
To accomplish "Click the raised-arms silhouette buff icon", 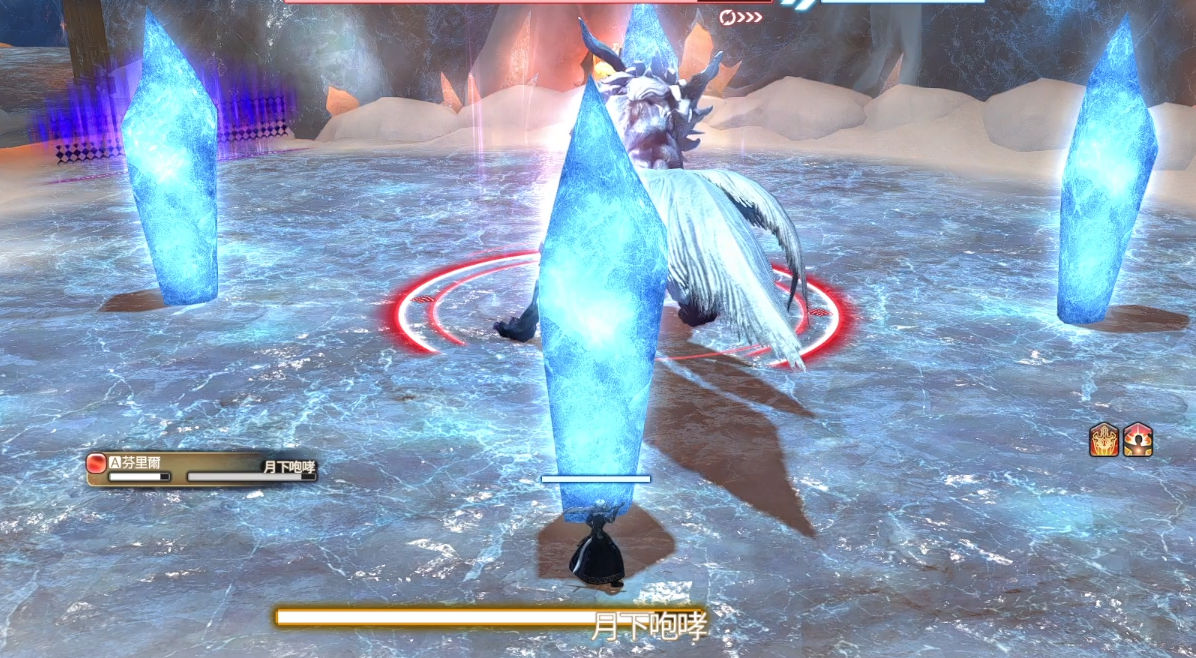I will pyautogui.click(x=1138, y=441).
